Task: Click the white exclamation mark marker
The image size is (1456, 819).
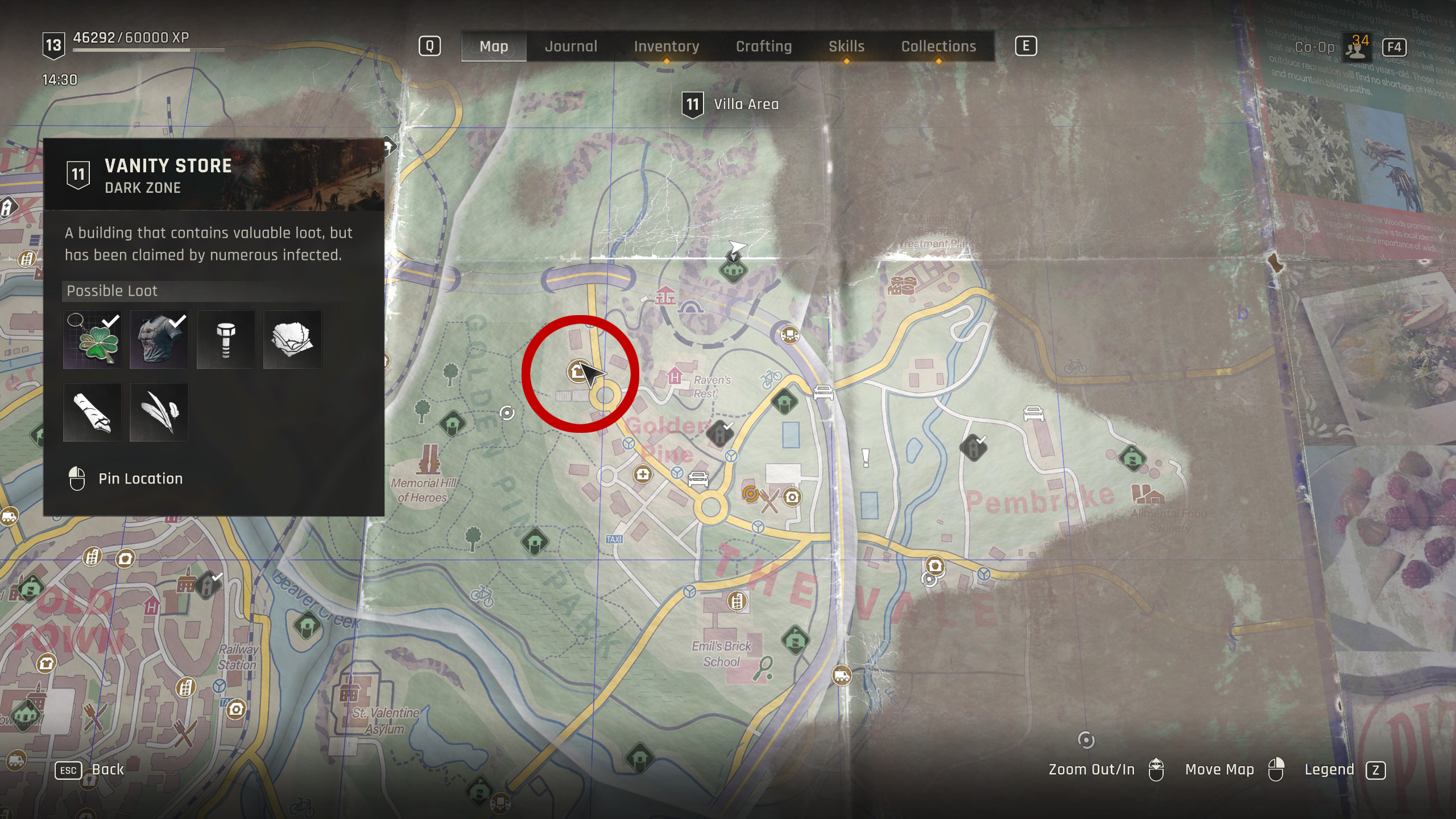Action: (866, 457)
